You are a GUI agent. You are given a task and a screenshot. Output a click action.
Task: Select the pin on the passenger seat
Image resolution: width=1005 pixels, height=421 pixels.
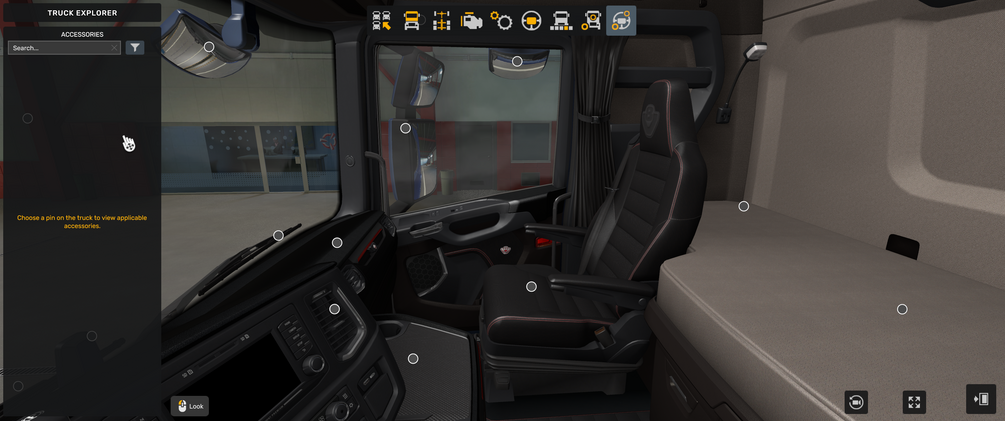point(531,287)
